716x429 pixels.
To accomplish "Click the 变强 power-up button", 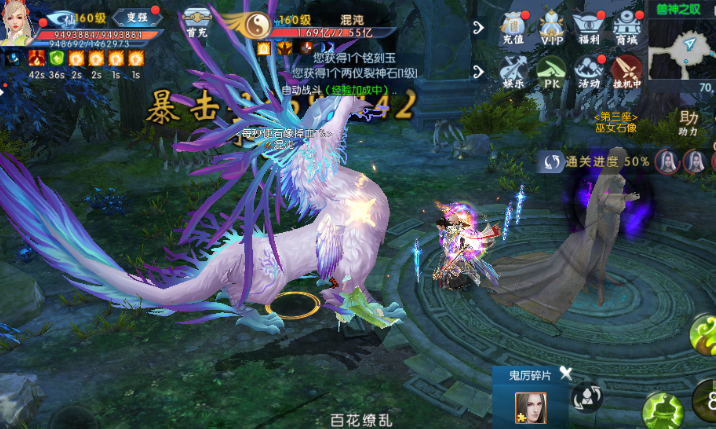I will pos(130,18).
